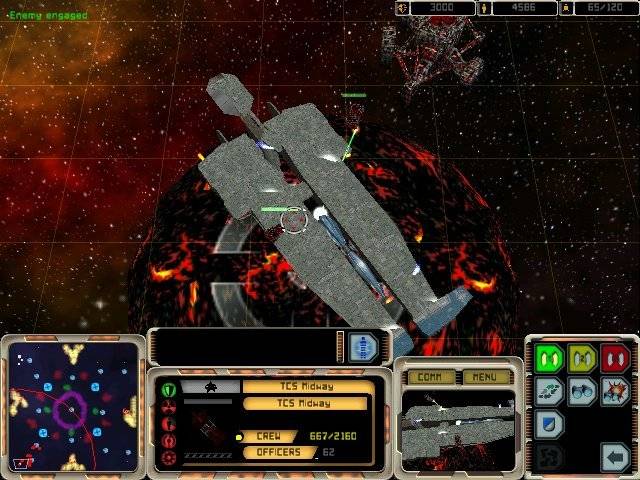640x480 pixels.
Task: Select the green alert button
Action: pos(549,359)
